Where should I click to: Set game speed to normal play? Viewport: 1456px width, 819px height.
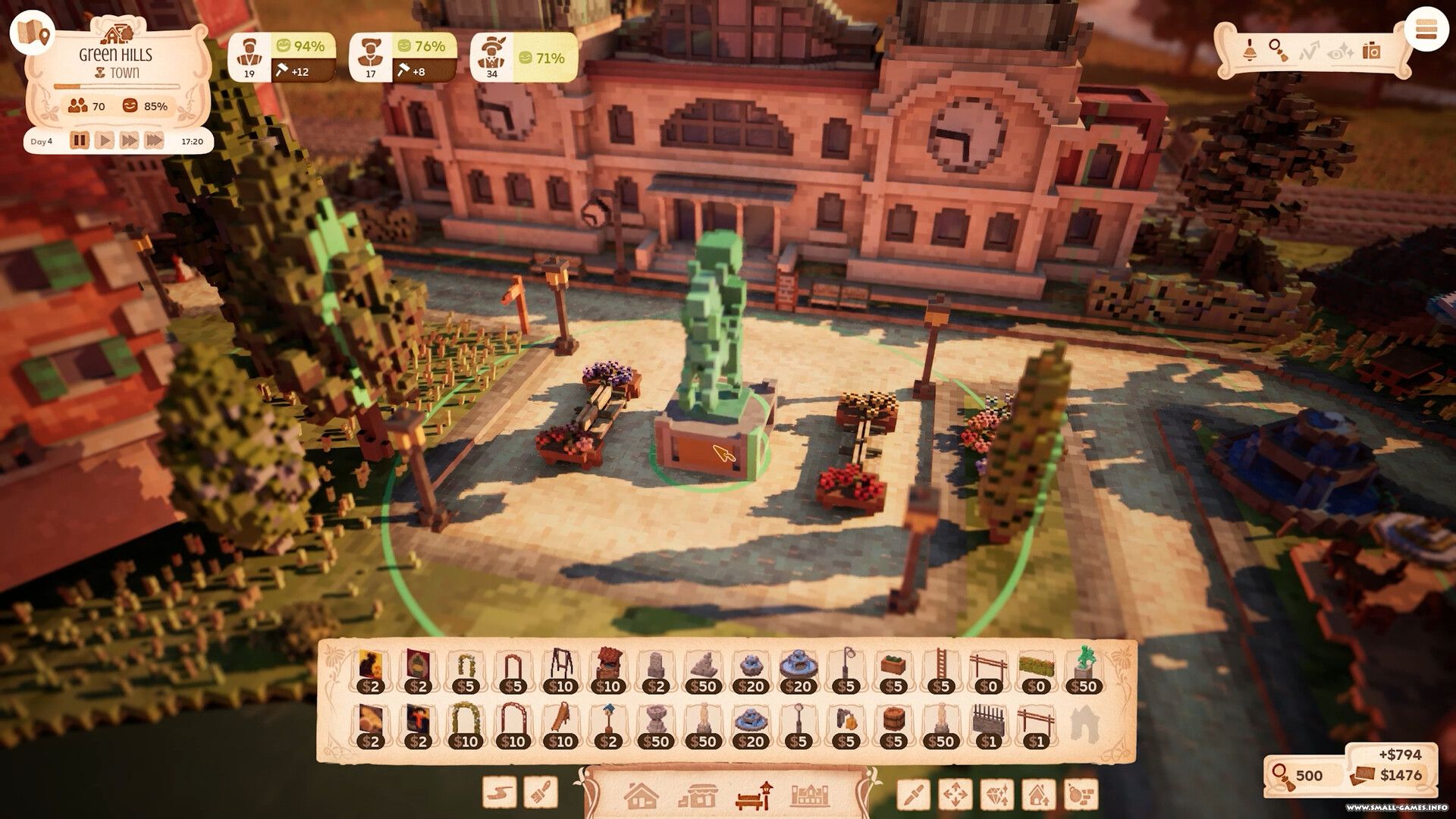tap(105, 141)
